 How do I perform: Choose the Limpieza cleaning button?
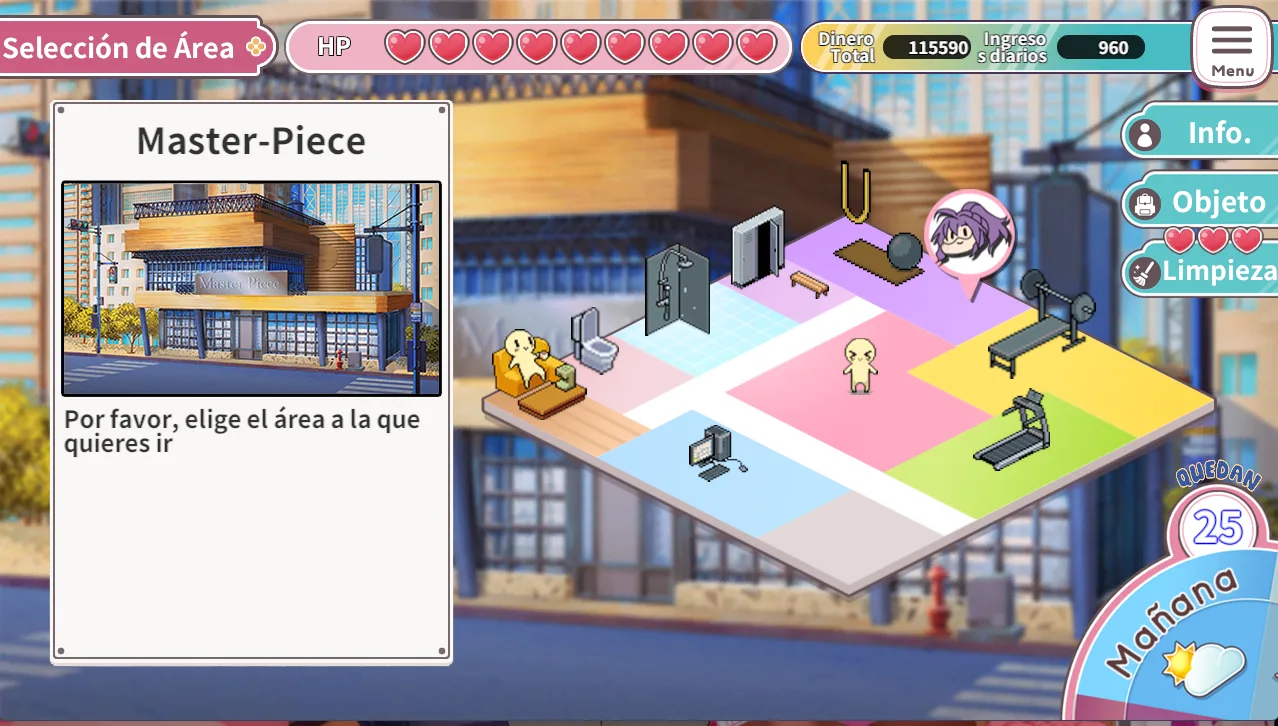(1202, 270)
